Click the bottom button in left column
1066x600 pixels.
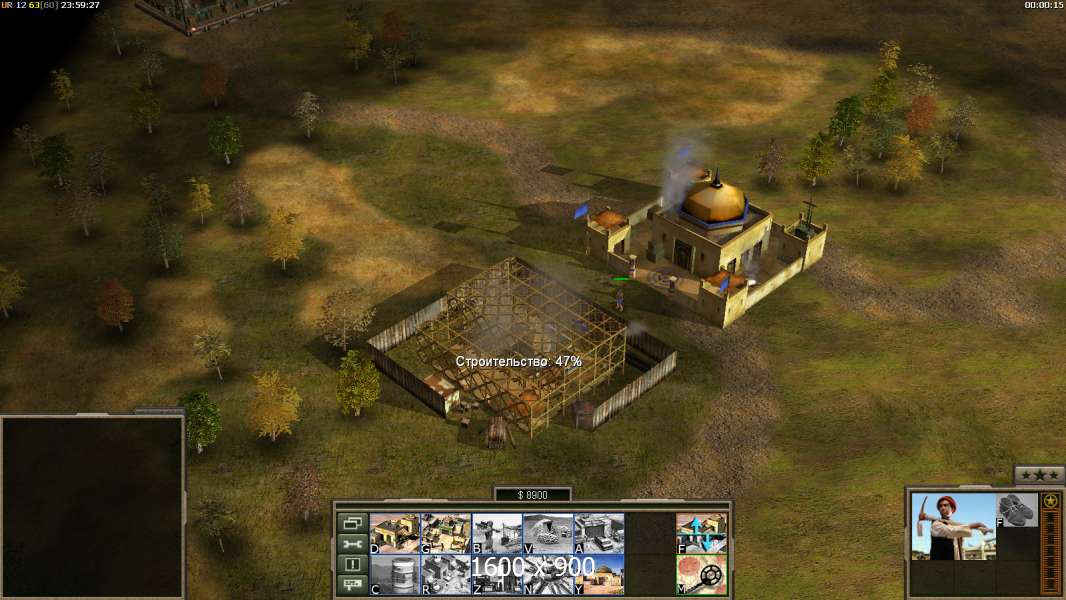click(x=352, y=586)
